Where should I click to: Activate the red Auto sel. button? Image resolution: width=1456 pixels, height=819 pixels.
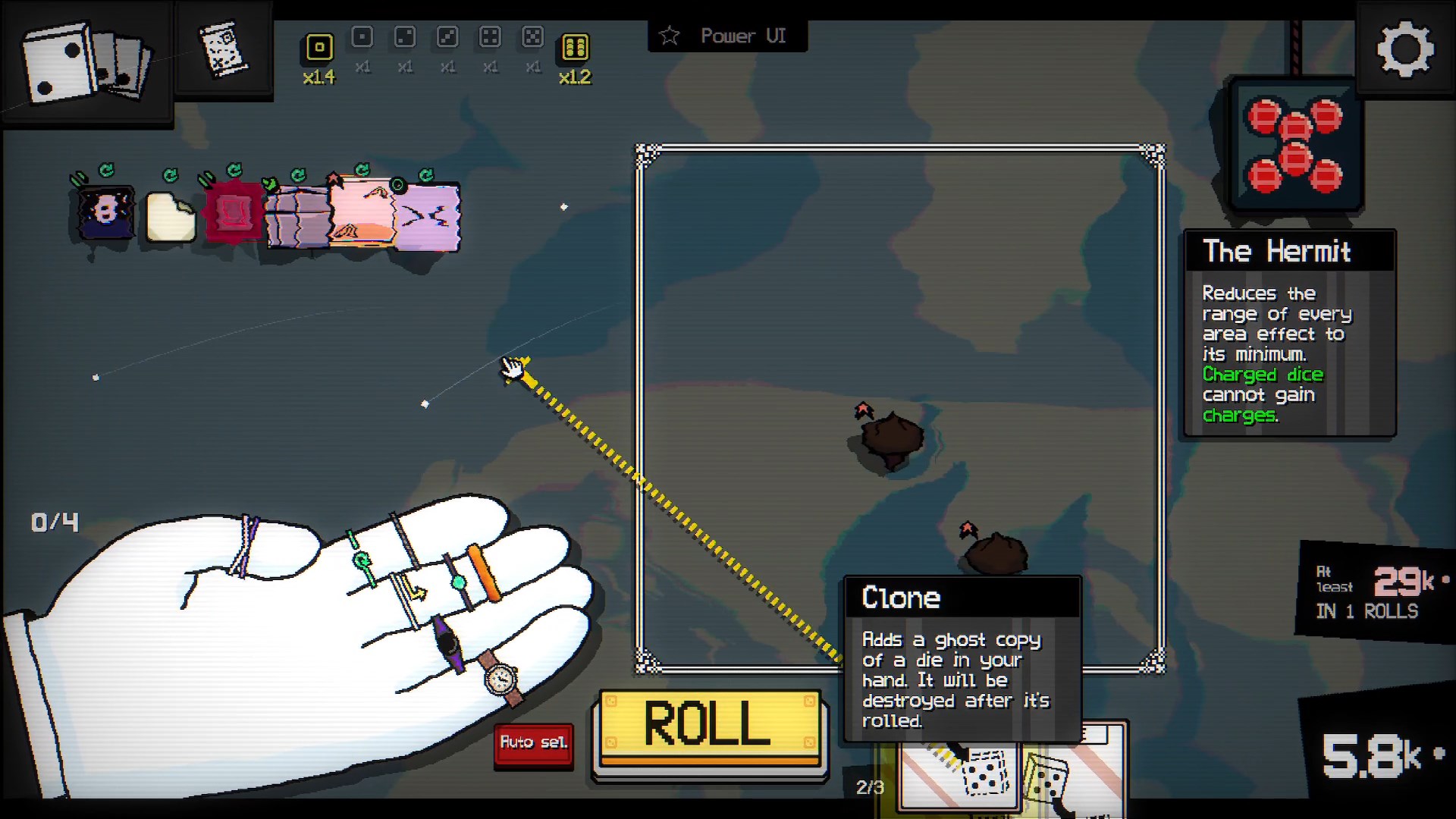(533, 742)
